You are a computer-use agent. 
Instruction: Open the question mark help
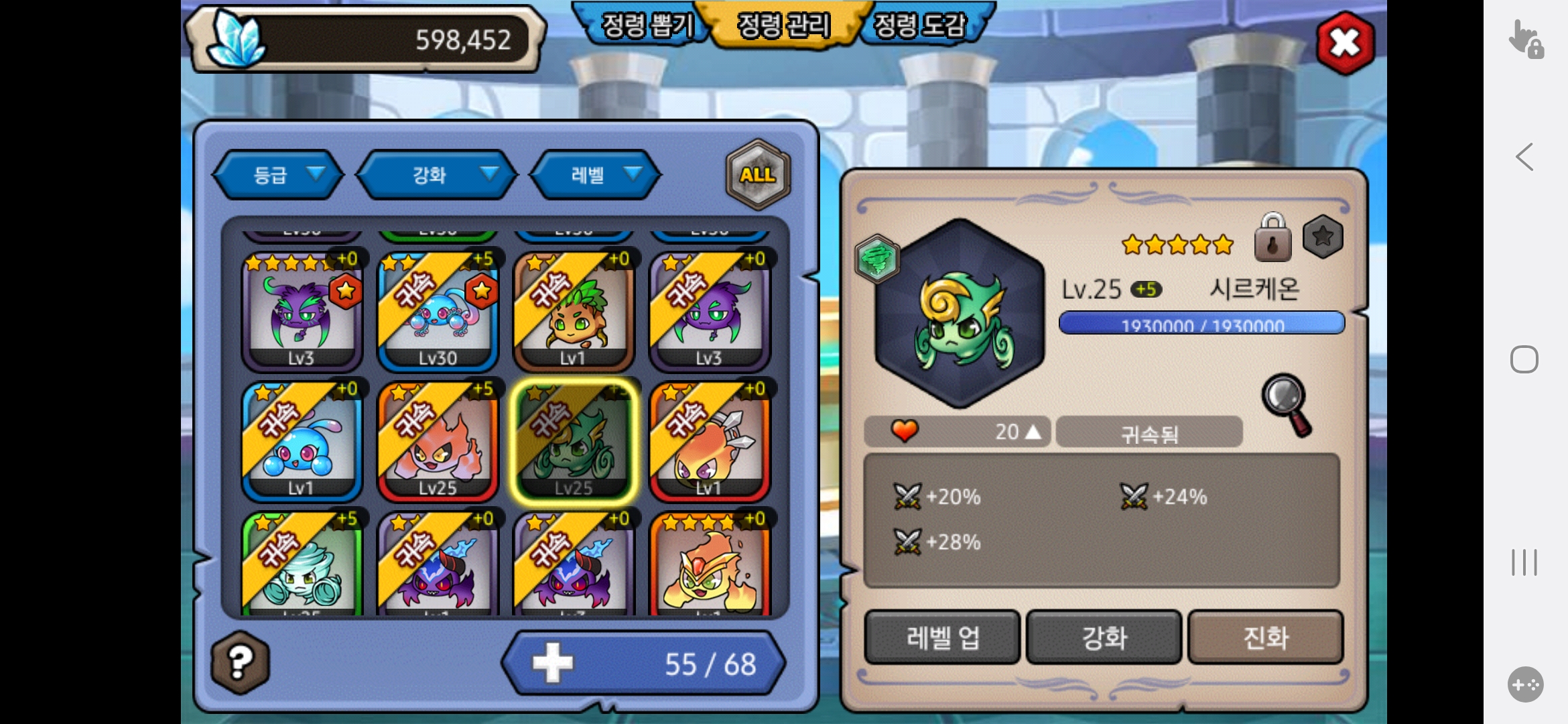(241, 662)
